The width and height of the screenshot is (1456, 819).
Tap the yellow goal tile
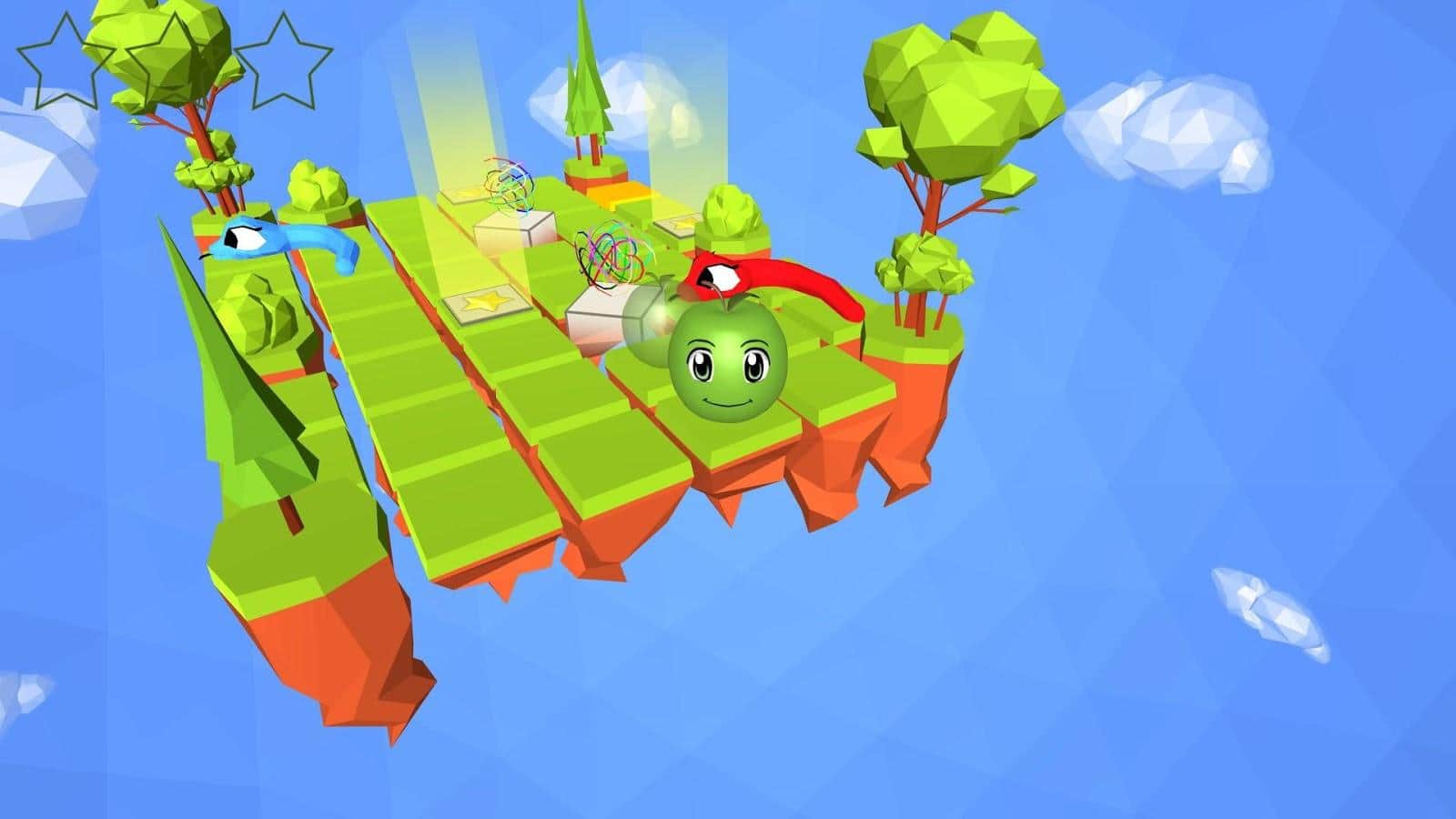point(628,194)
